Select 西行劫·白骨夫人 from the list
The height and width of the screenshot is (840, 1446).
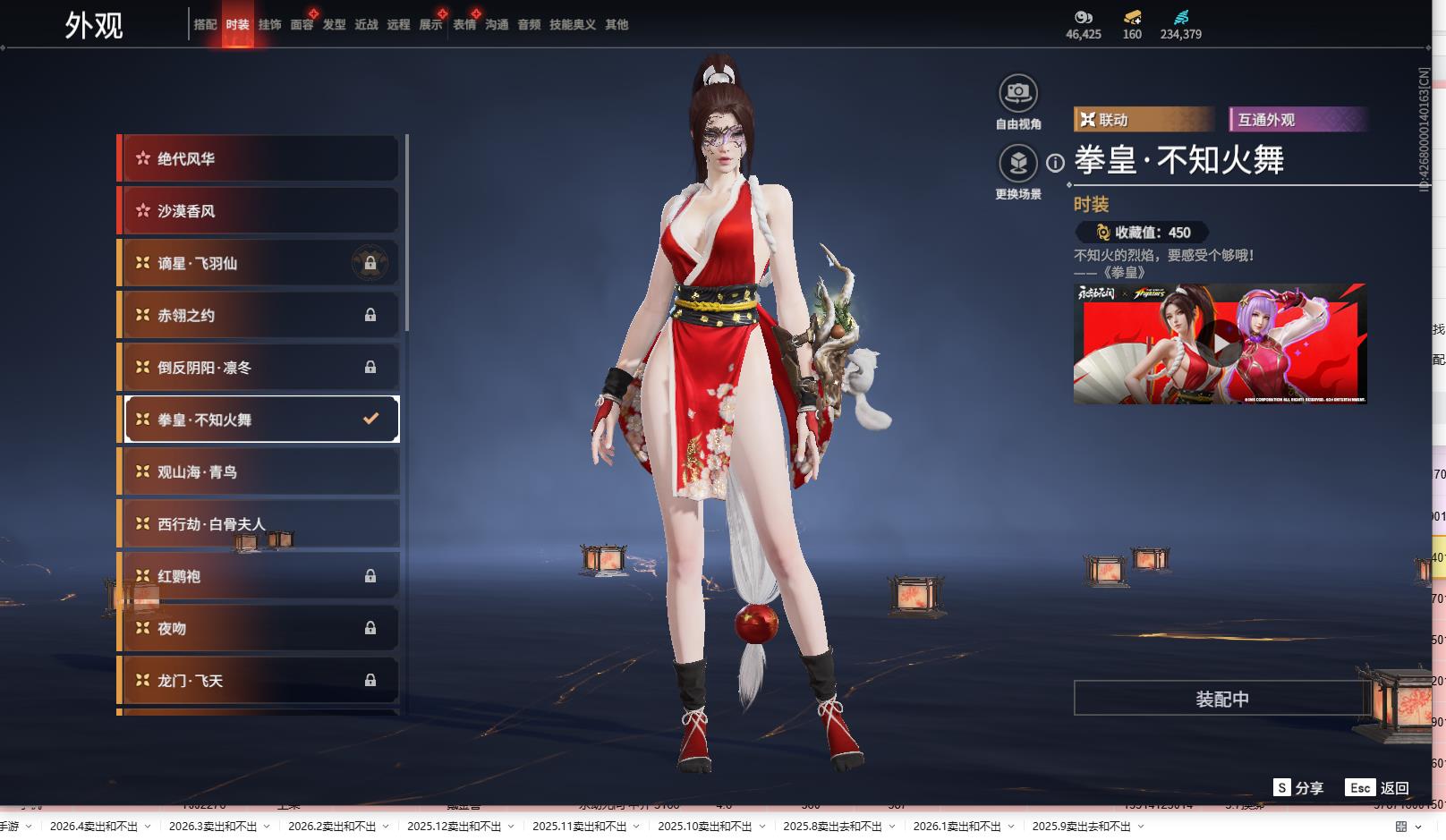pos(259,523)
